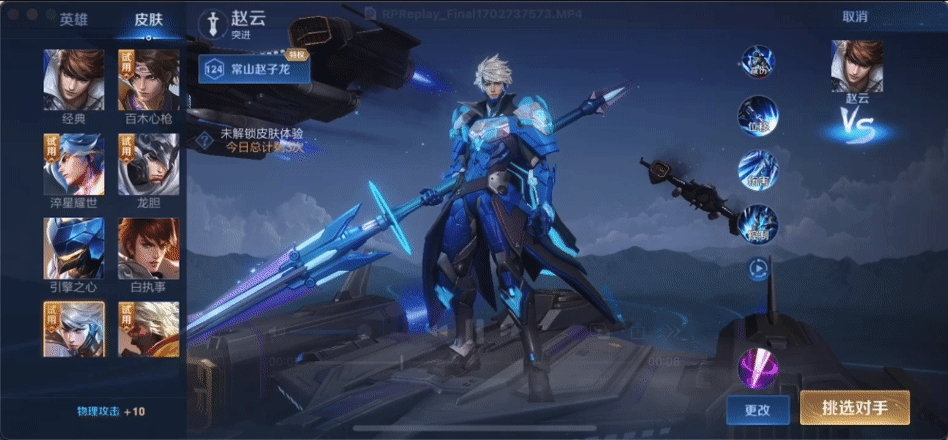Viewport: 948px width, 440px height.
Task: Click the opponent 赵云 portrait
Action: [856, 66]
